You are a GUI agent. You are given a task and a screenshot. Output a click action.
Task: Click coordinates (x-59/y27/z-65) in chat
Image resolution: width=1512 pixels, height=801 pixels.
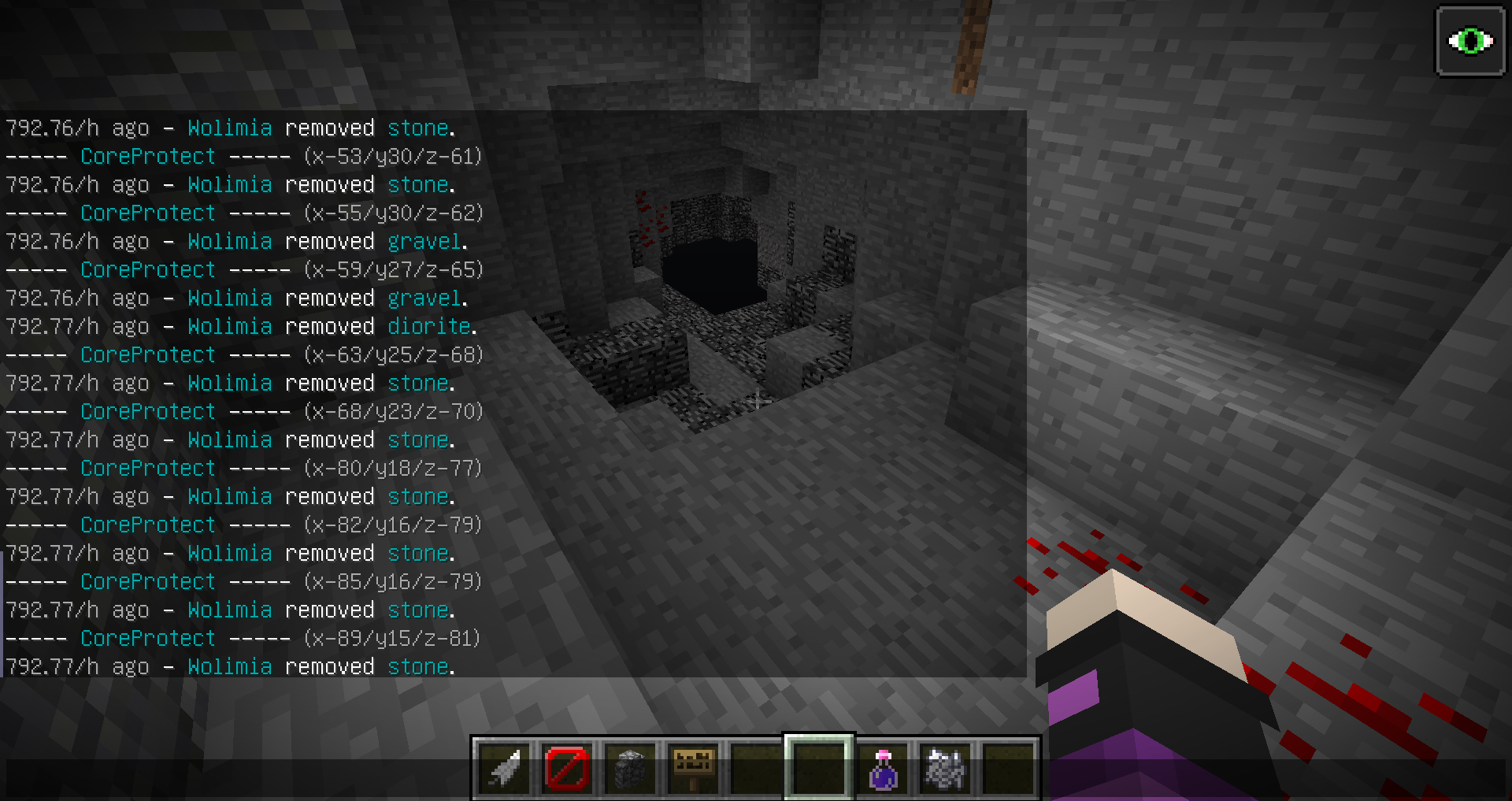[x=393, y=270]
